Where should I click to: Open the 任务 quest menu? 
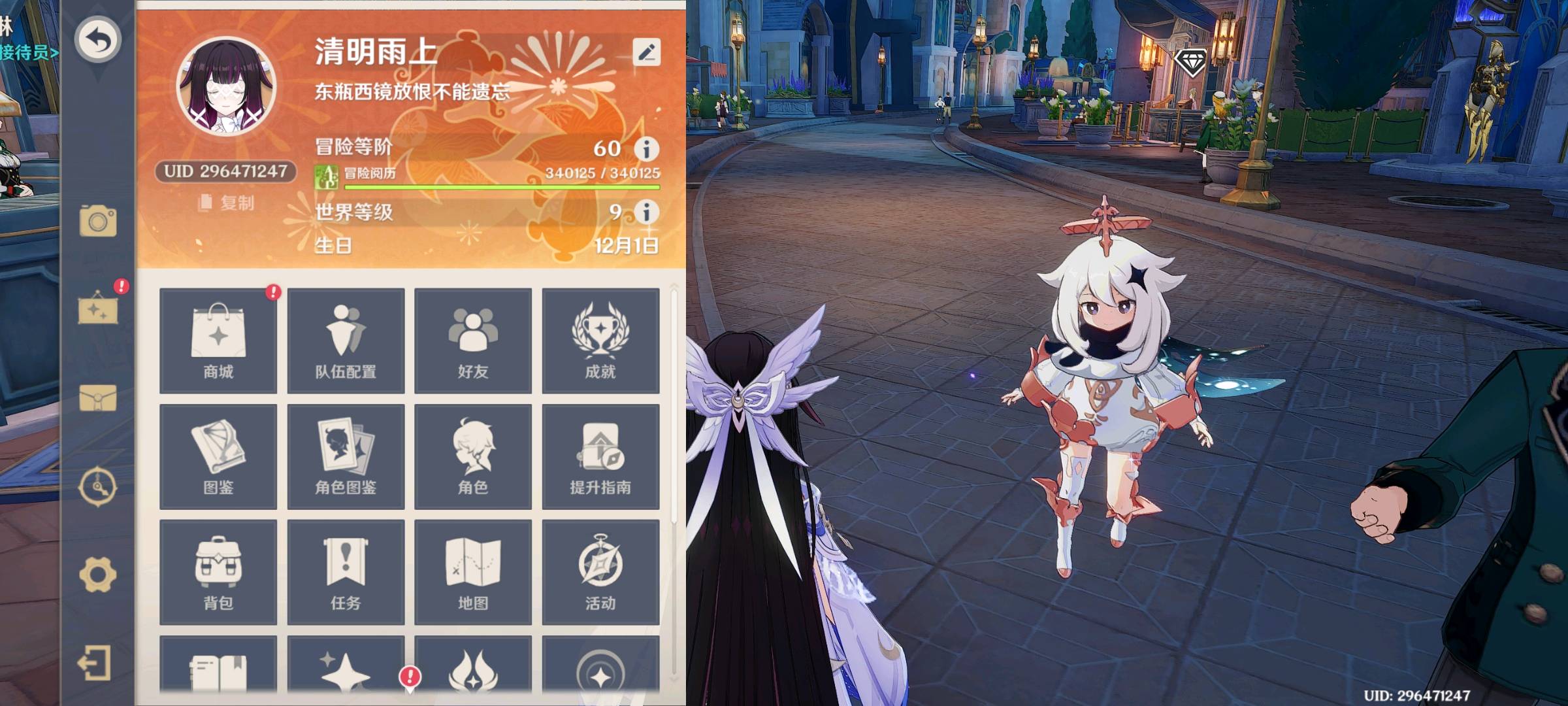346,572
